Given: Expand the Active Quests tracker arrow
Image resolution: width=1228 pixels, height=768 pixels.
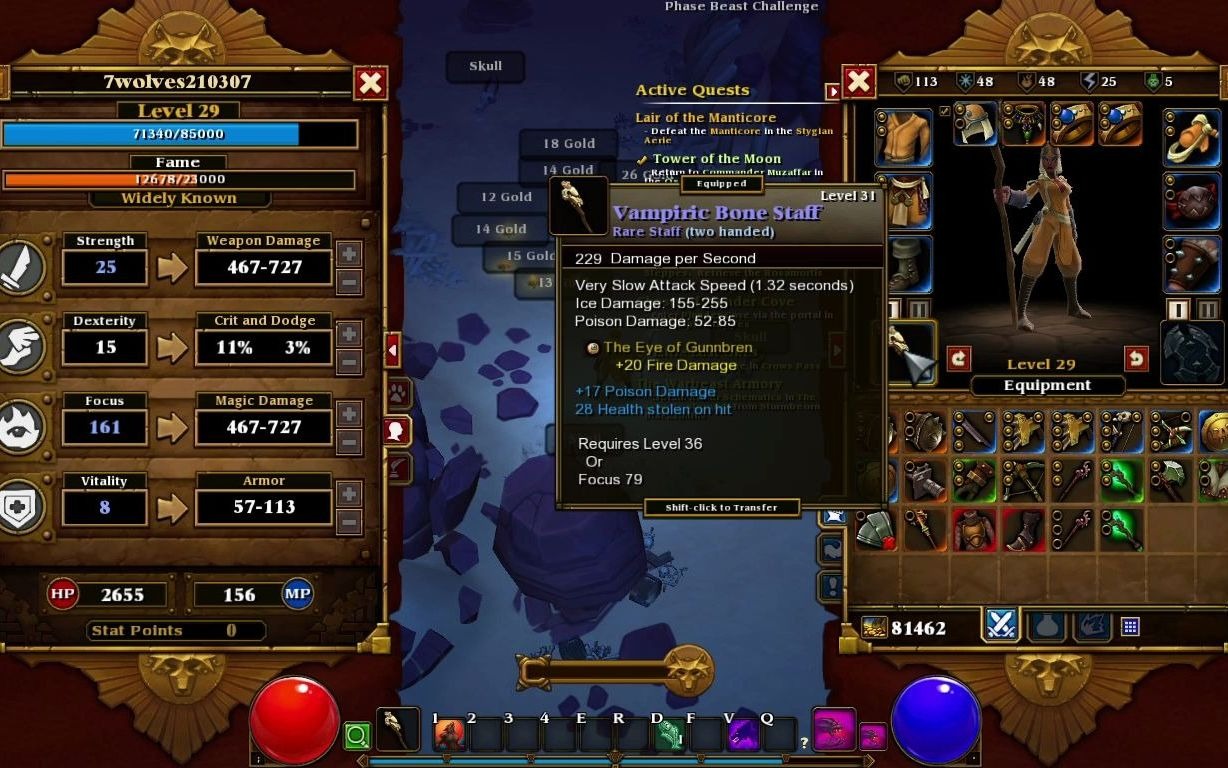Looking at the screenshot, I should point(832,92).
